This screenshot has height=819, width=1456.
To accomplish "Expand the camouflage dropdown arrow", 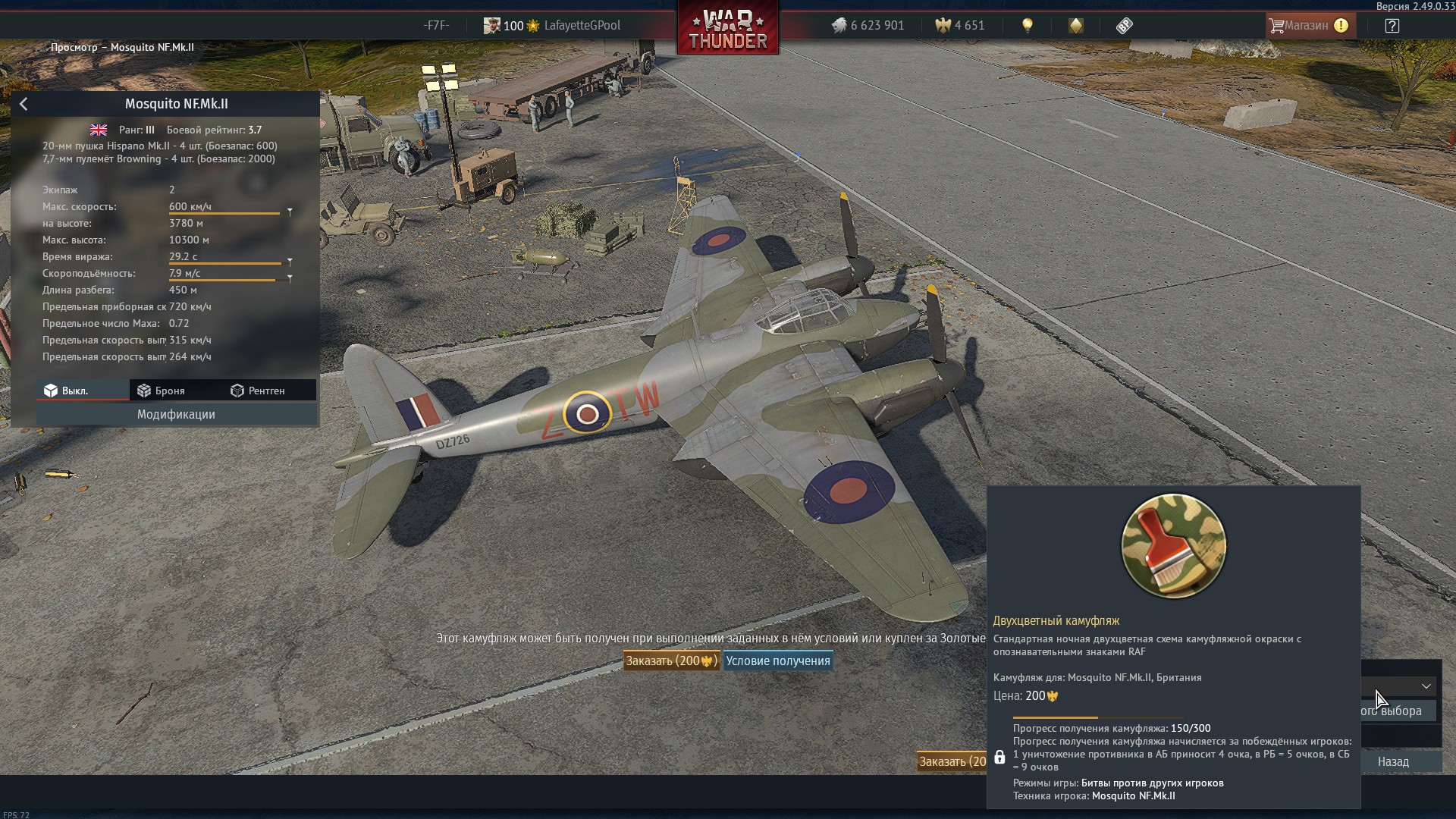I will (x=1426, y=686).
